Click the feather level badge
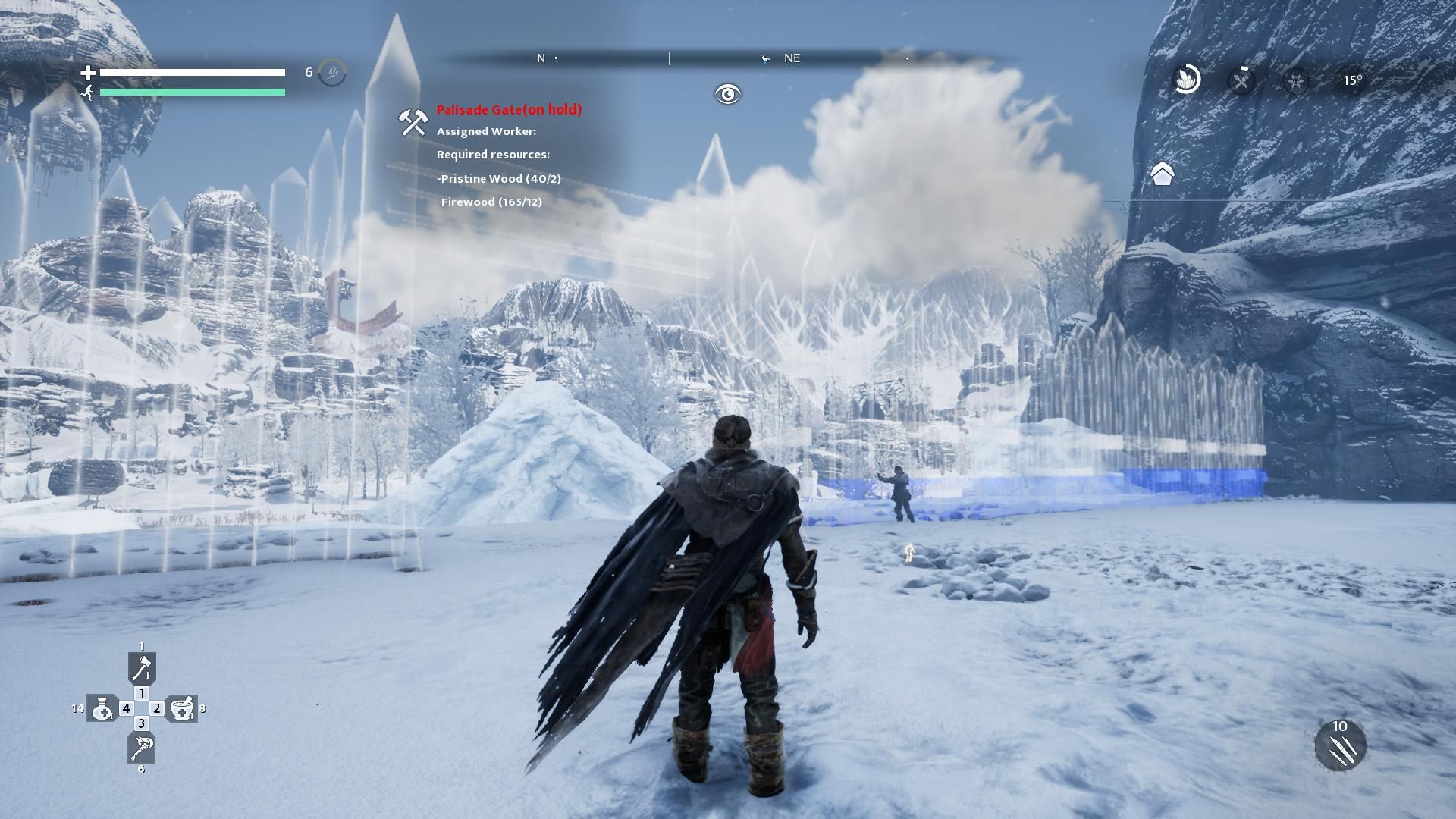 332,73
